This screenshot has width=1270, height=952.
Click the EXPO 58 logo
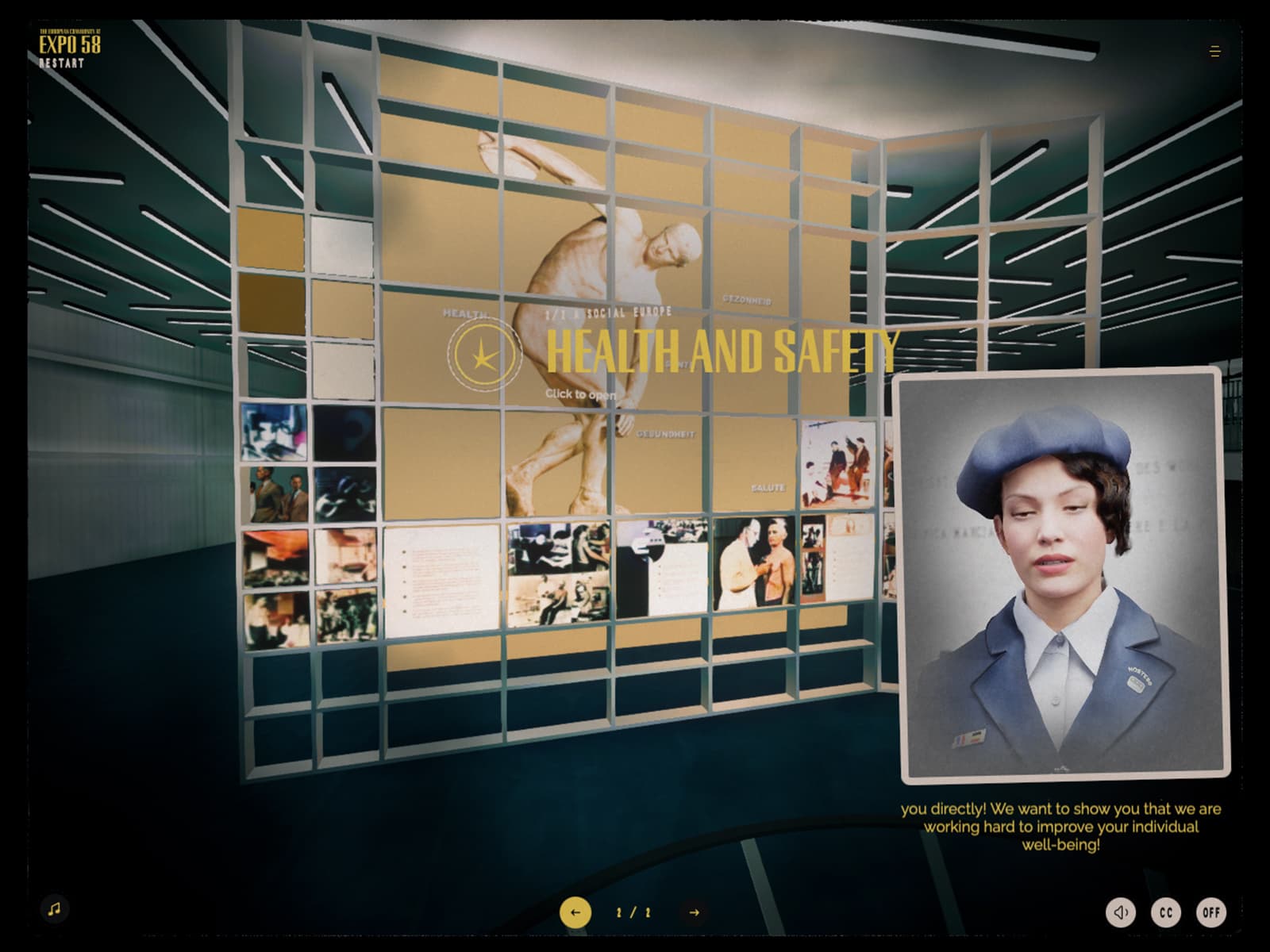[x=70, y=43]
